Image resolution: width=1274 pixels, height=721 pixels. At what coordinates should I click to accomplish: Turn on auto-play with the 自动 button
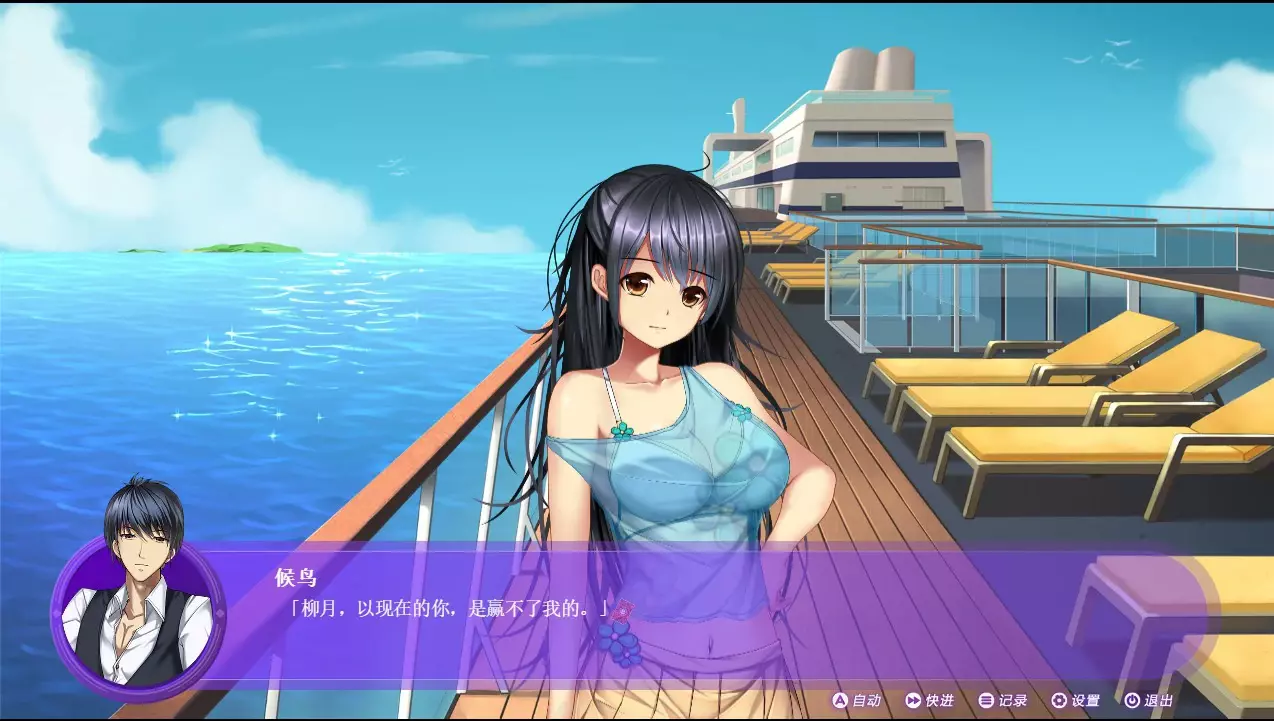(857, 700)
